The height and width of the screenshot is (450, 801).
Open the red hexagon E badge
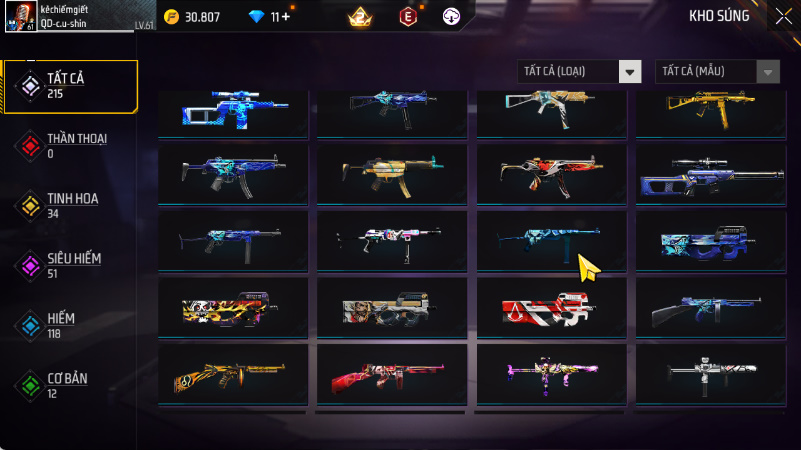[407, 16]
